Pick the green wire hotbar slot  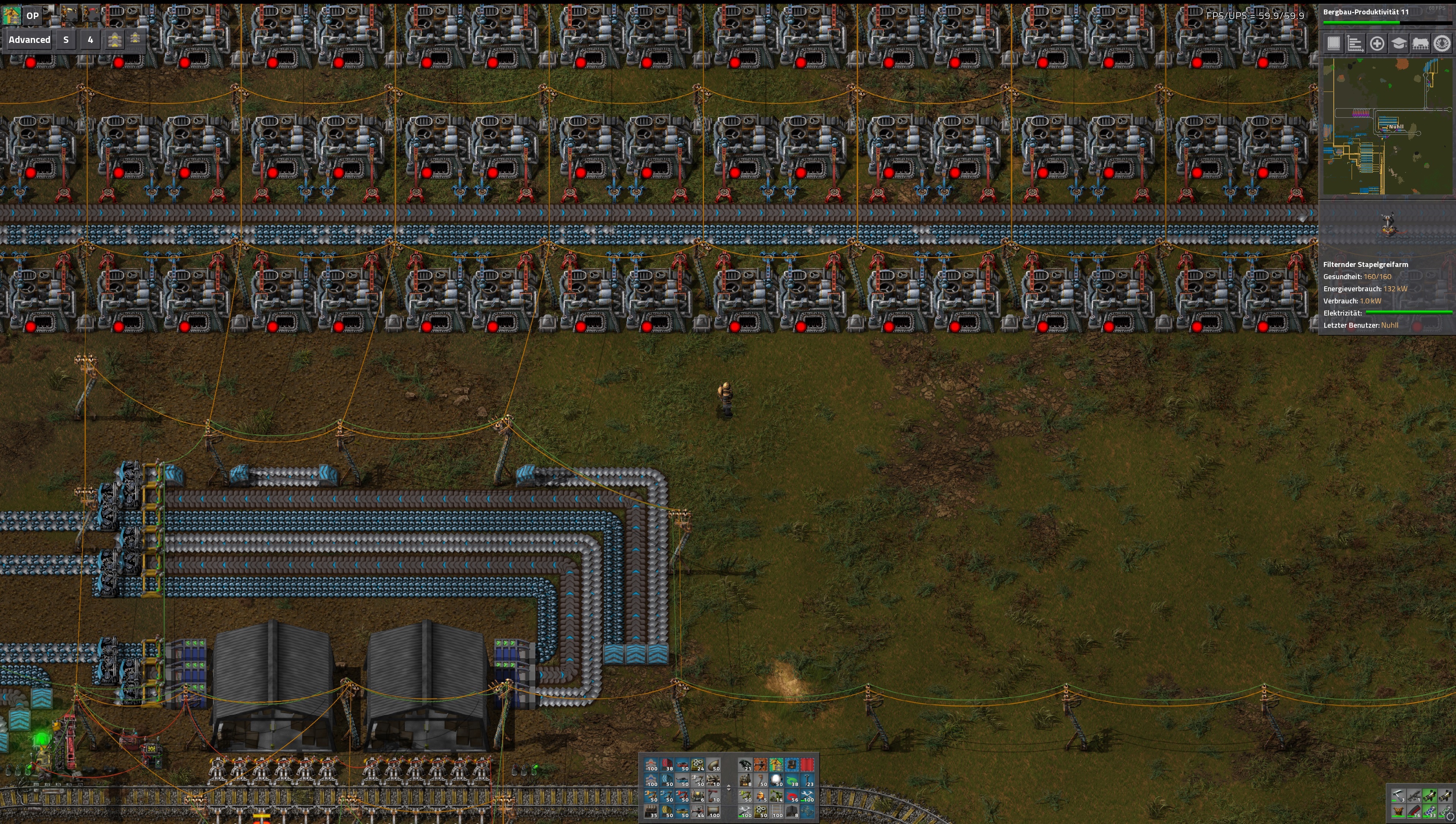click(792, 780)
